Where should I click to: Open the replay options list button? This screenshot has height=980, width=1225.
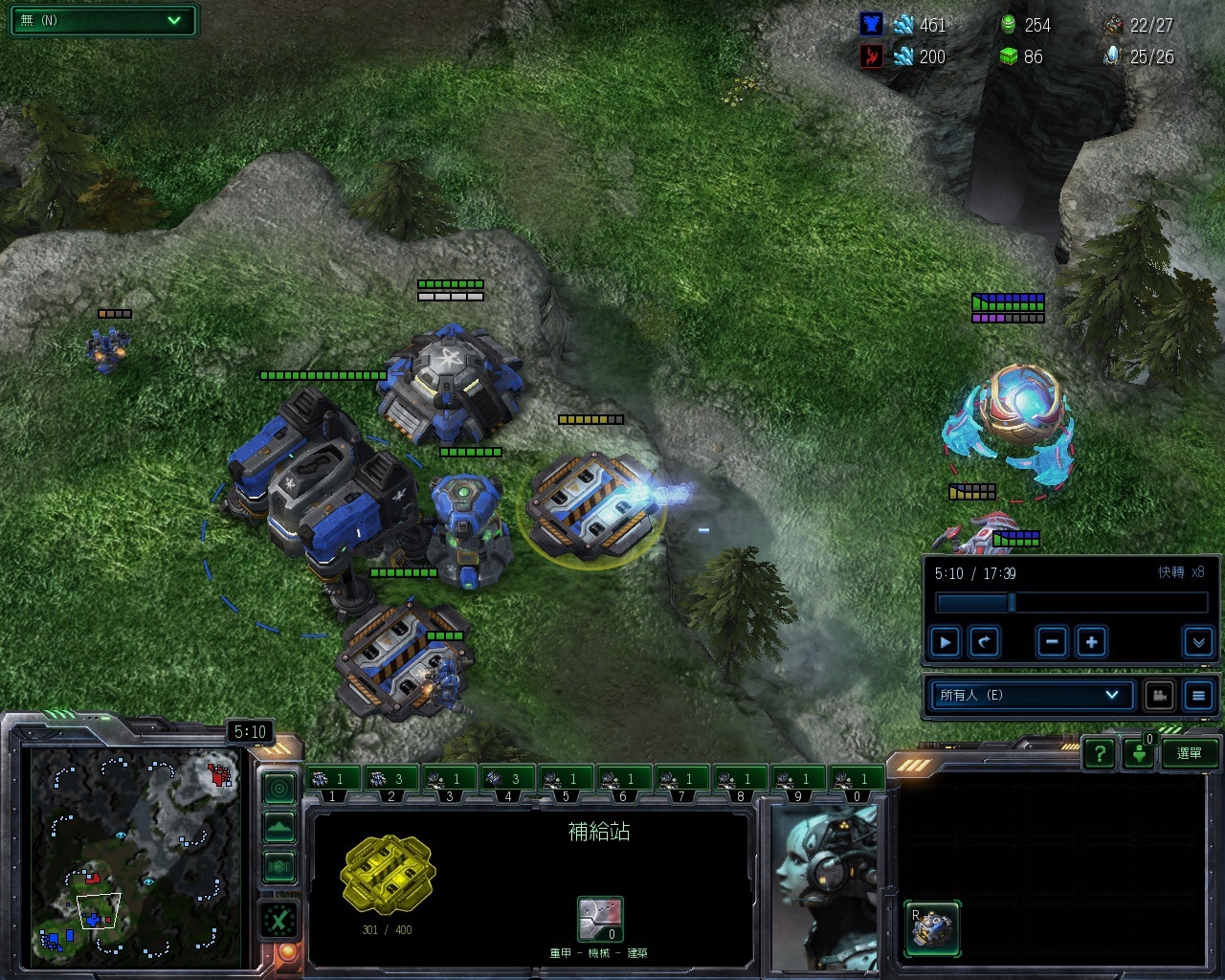tap(1198, 696)
